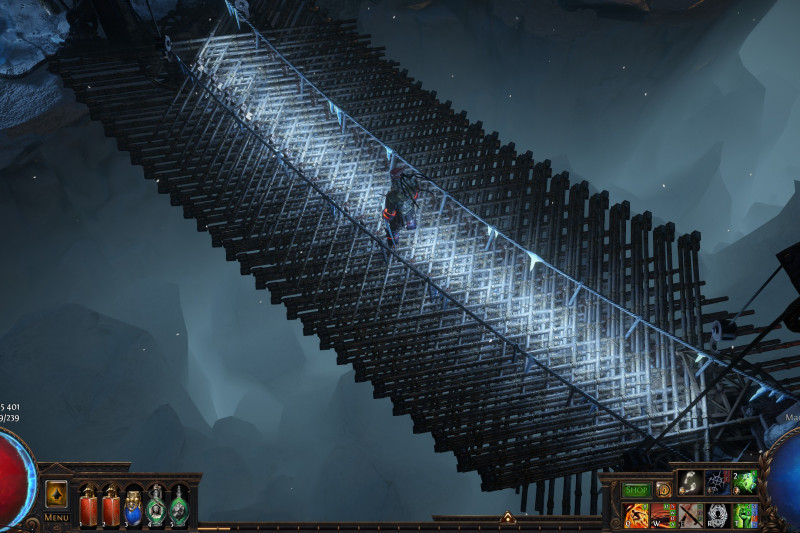Activate the fiery Q skill
The height and width of the screenshot is (533, 800).
click(636, 515)
